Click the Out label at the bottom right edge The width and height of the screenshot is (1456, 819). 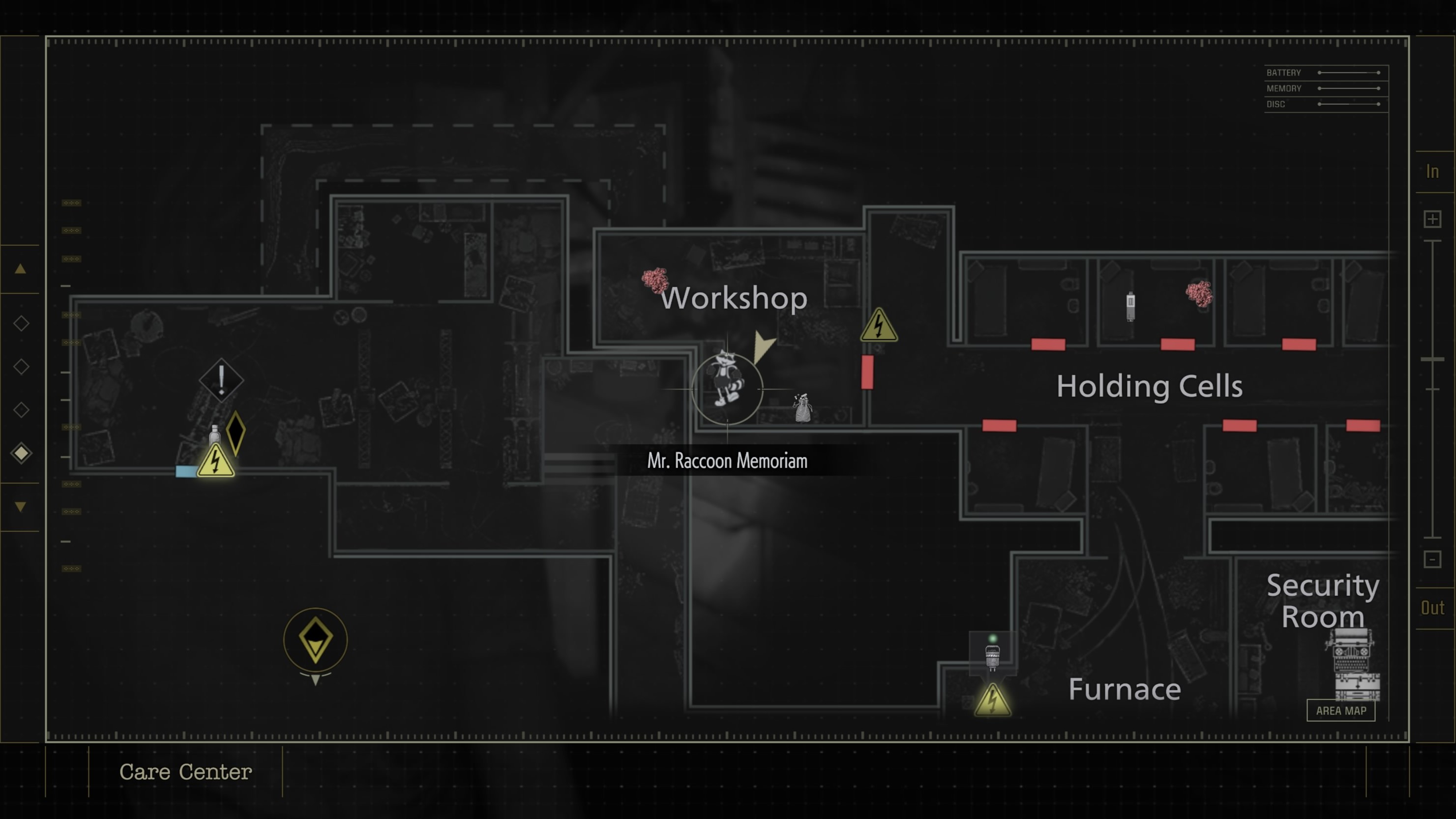[1434, 608]
